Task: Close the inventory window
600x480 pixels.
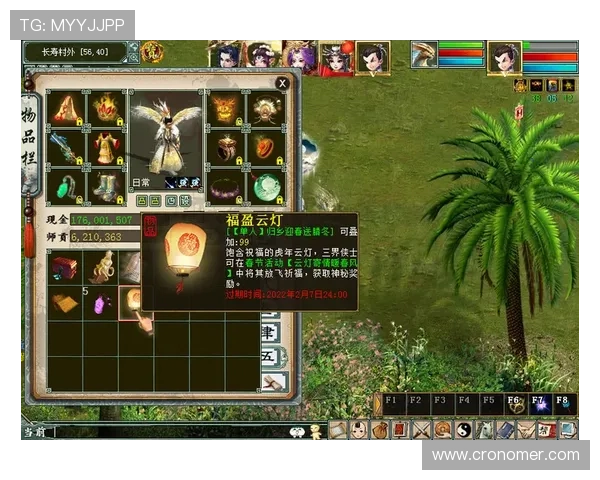Action: (x=283, y=83)
